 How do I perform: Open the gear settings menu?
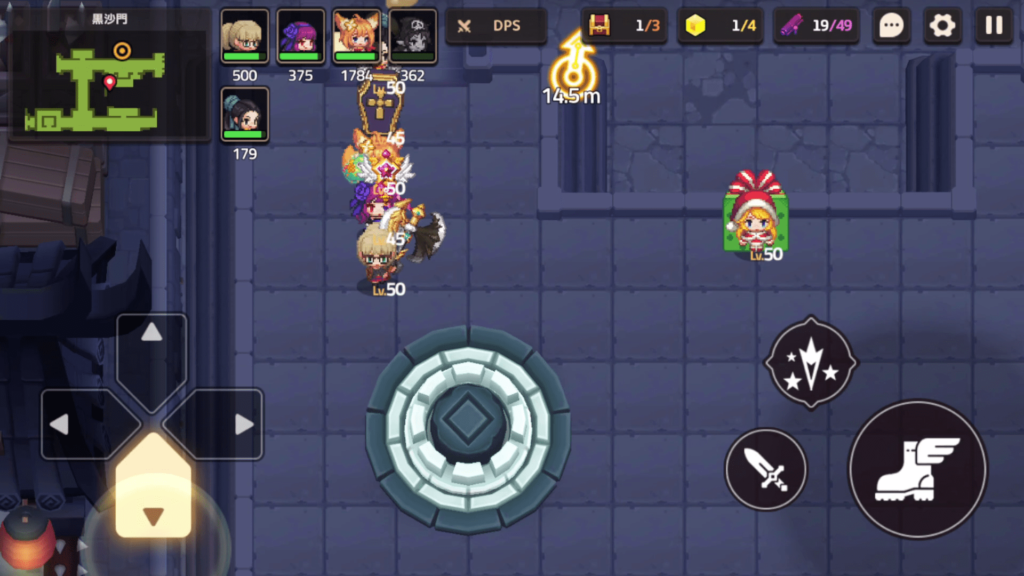pyautogui.click(x=942, y=26)
